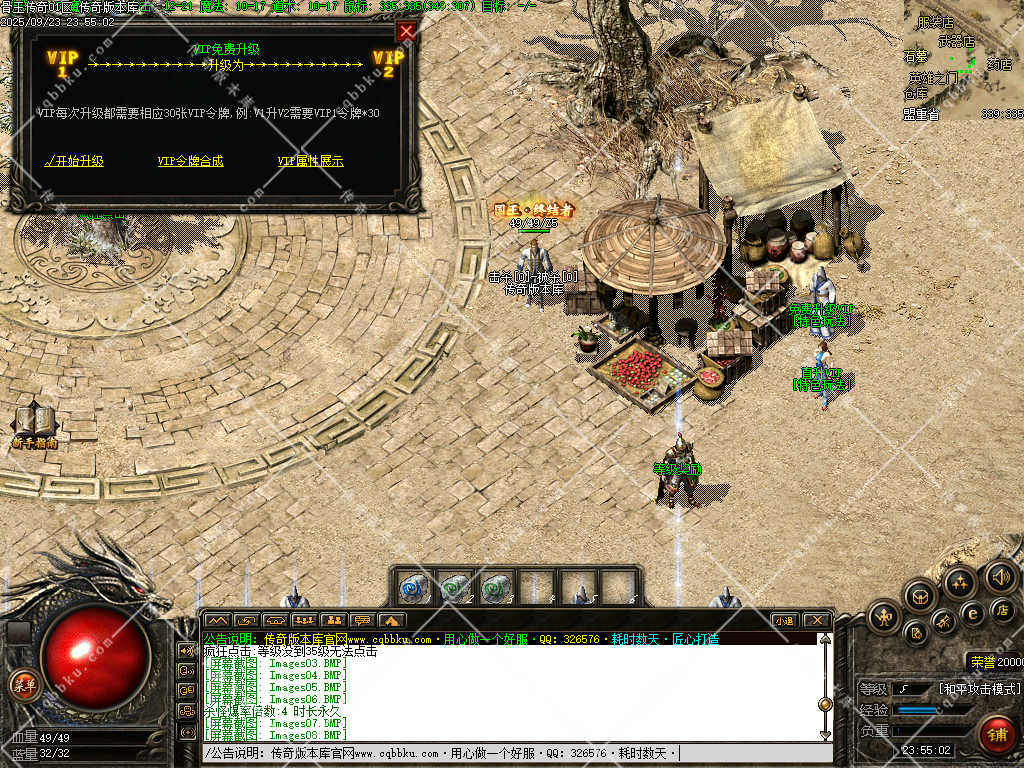Close the VIP upgrade dialog

tap(406, 31)
